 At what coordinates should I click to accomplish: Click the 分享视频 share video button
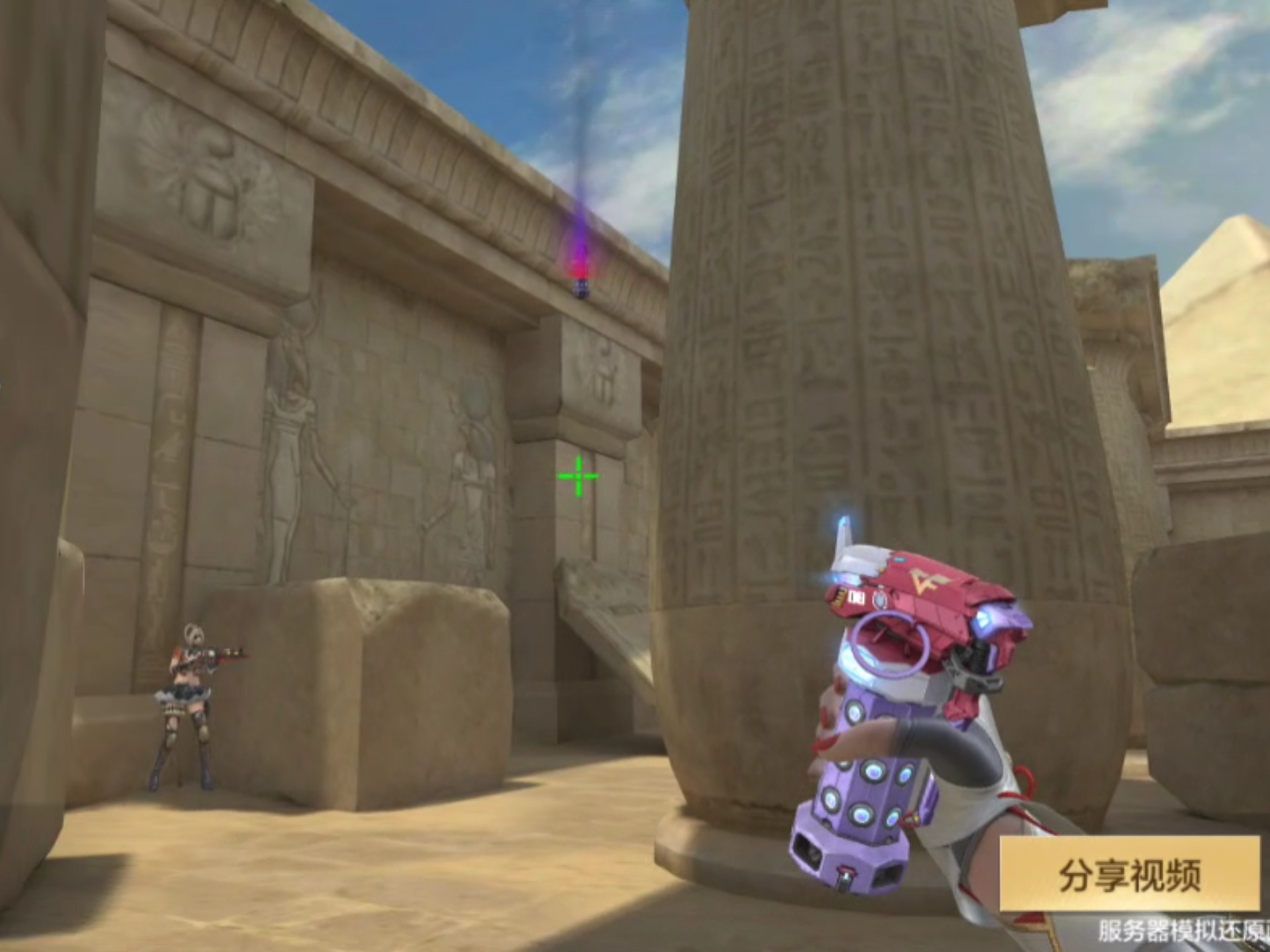pos(1130,874)
